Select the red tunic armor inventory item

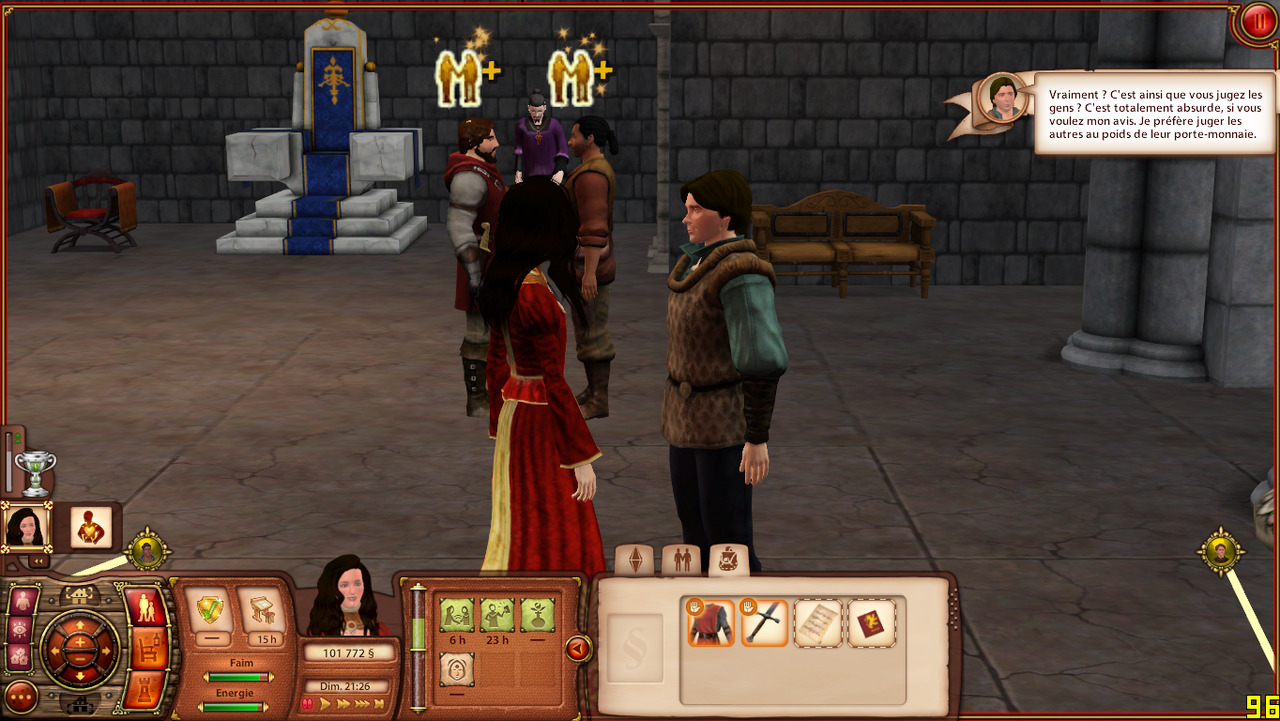pyautogui.click(x=710, y=622)
